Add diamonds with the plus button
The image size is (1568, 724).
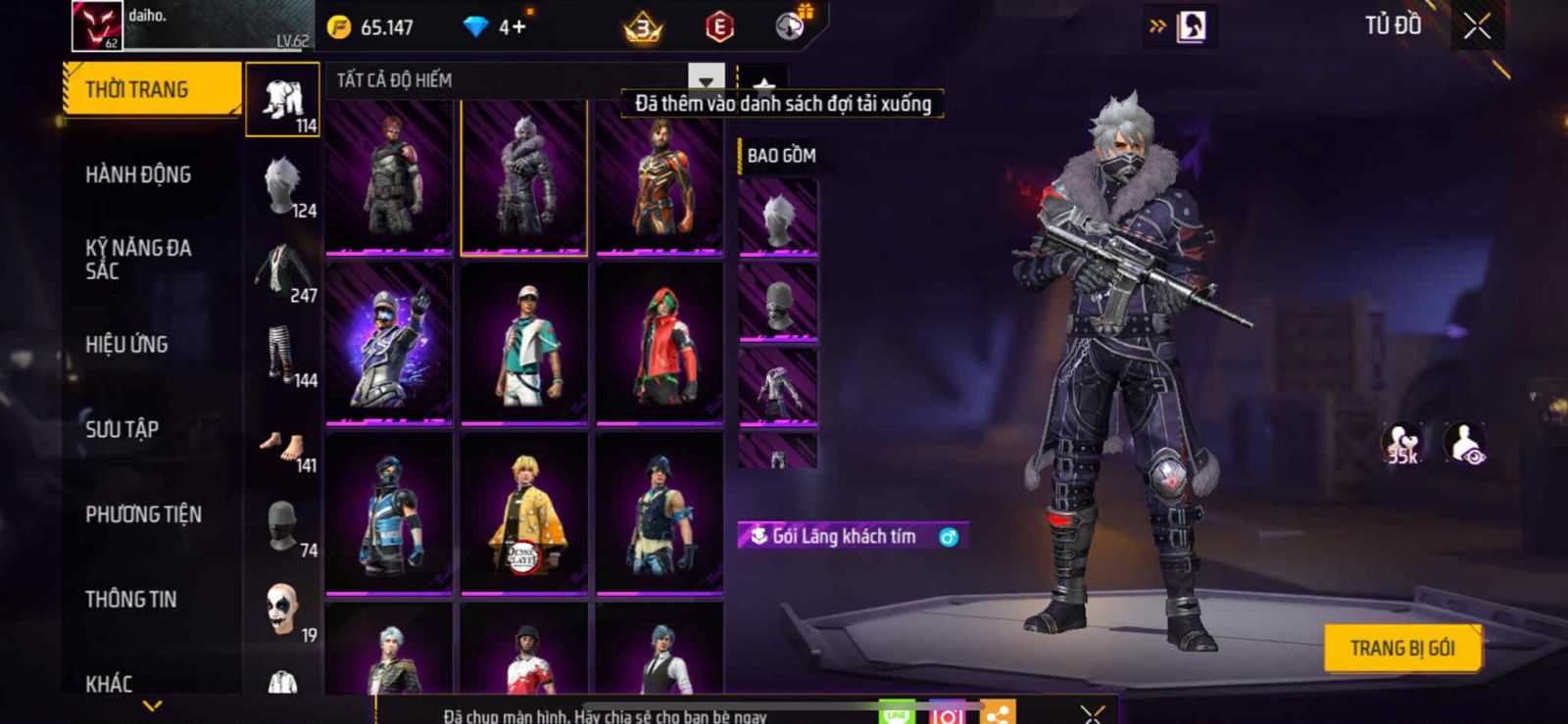[x=518, y=26]
